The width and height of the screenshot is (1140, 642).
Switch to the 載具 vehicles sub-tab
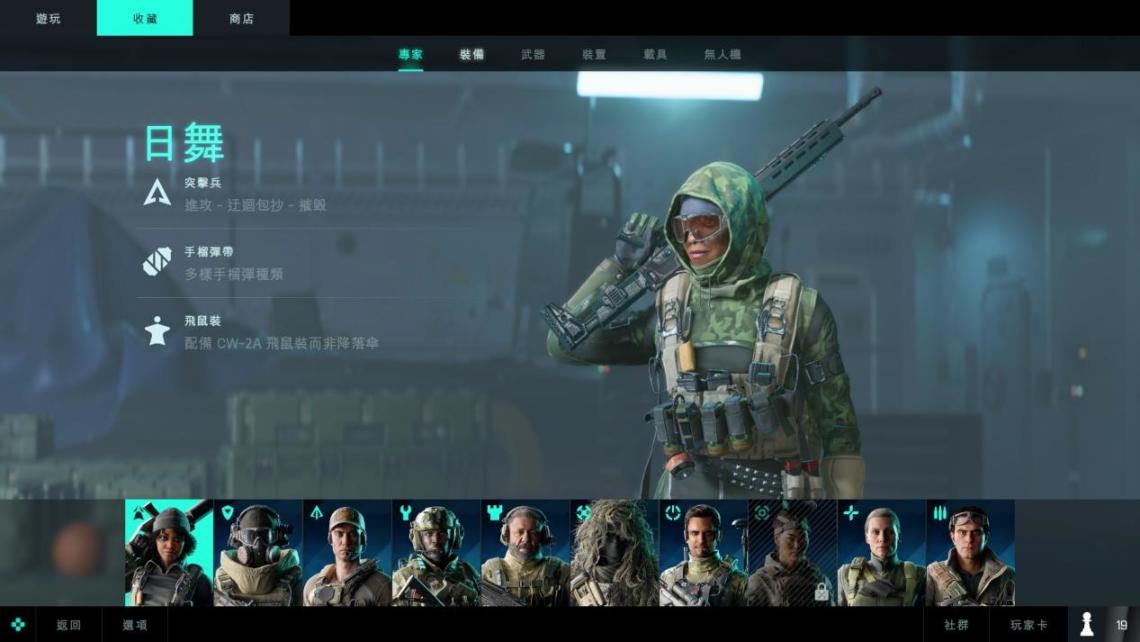pos(655,54)
